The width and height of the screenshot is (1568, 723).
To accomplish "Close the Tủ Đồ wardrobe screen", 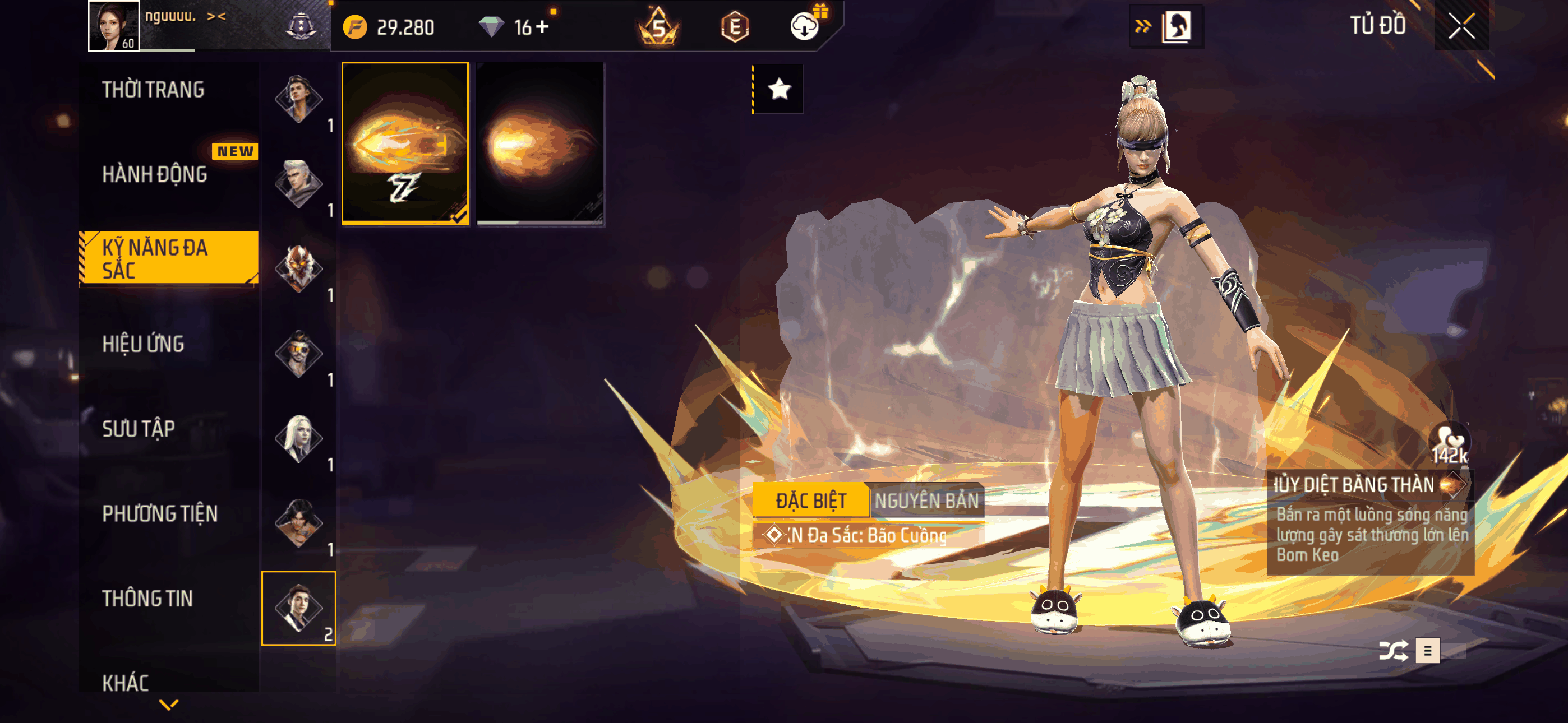I will click(x=1461, y=26).
